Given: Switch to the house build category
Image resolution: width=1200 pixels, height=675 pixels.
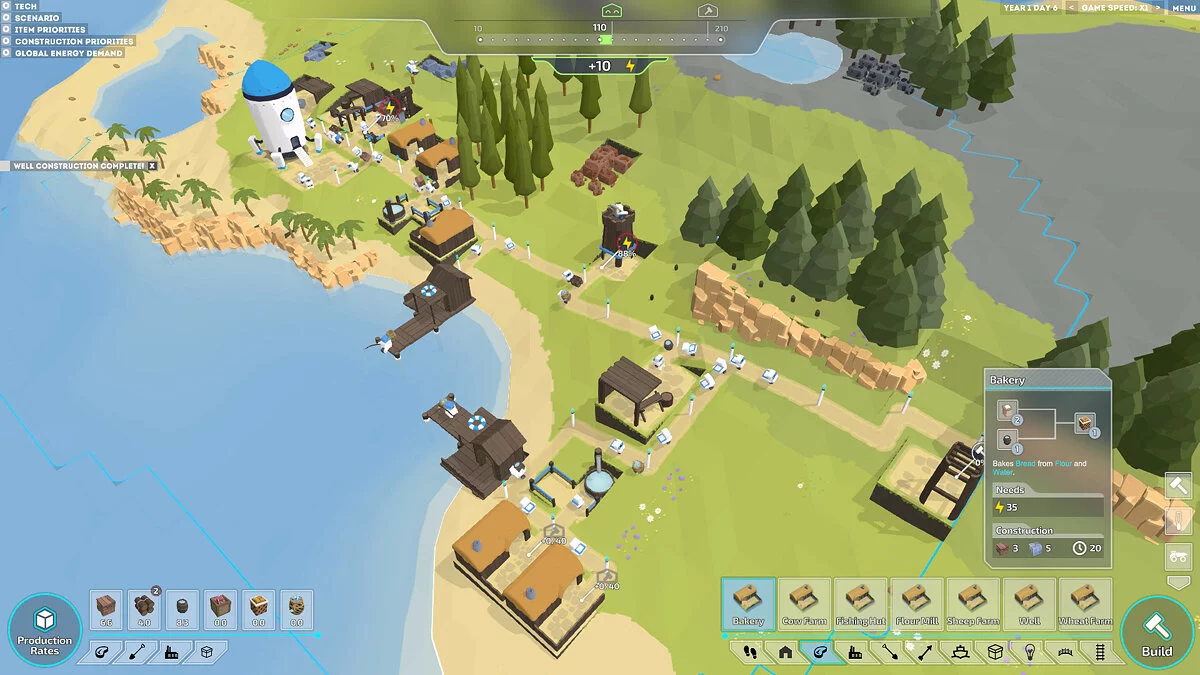Looking at the screenshot, I should (785, 653).
